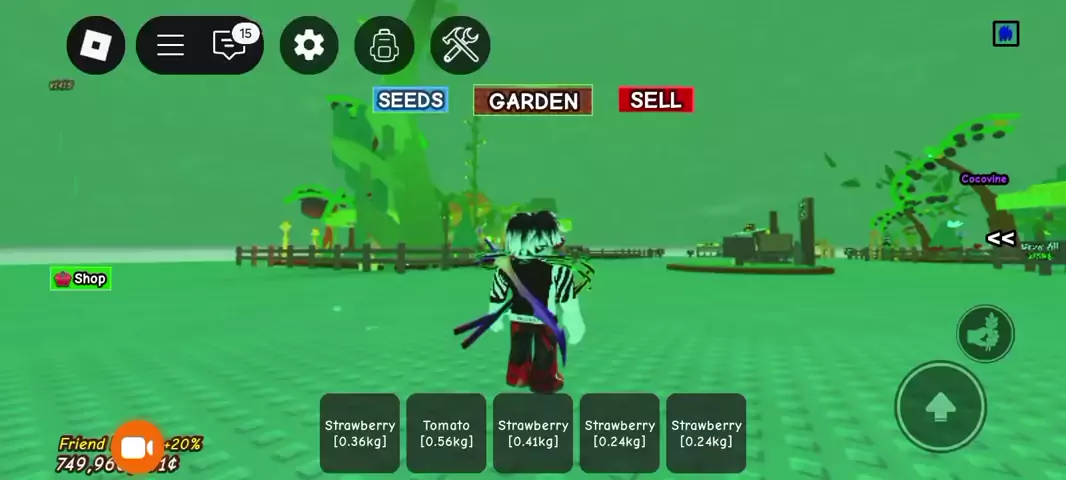
Task: Tap the red SELL button
Action: tap(656, 100)
